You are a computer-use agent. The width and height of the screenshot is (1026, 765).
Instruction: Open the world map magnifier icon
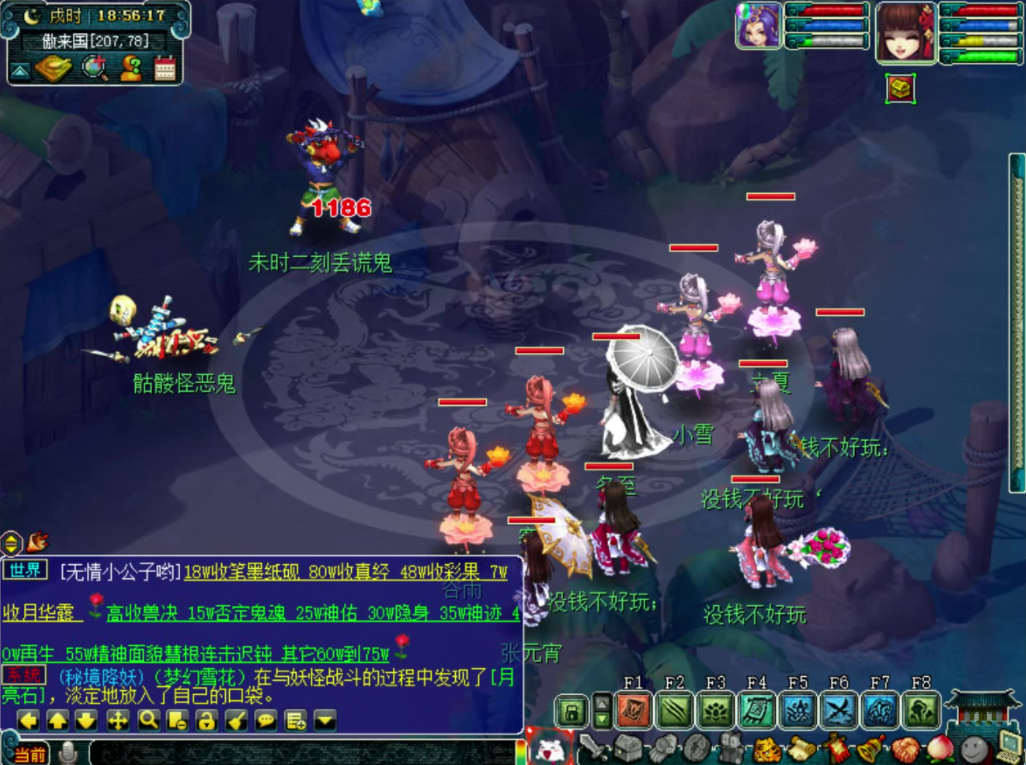pos(95,68)
